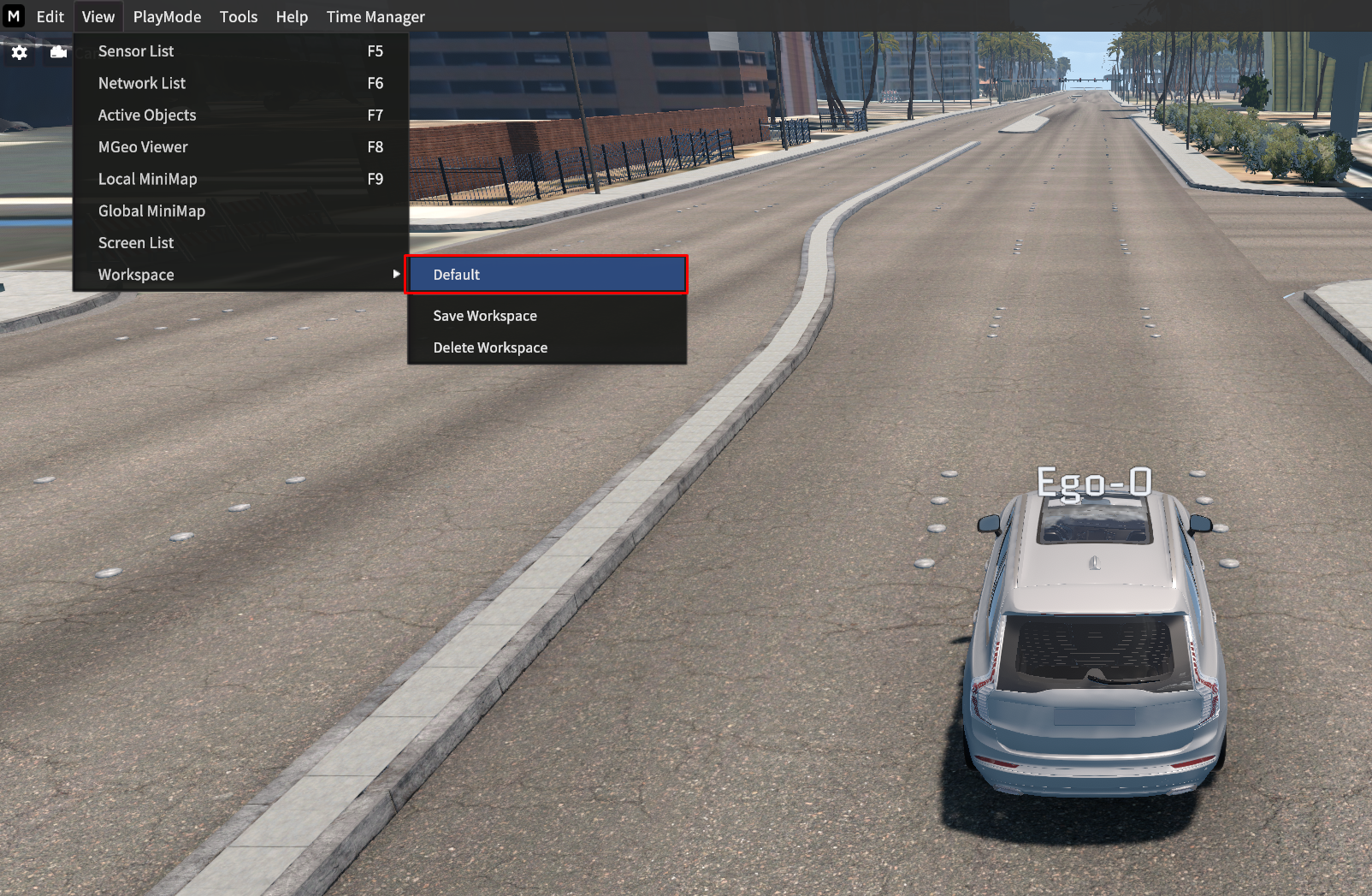The image size is (1372, 896).
Task: Close the View menu in menu bar
Action: tap(98, 17)
